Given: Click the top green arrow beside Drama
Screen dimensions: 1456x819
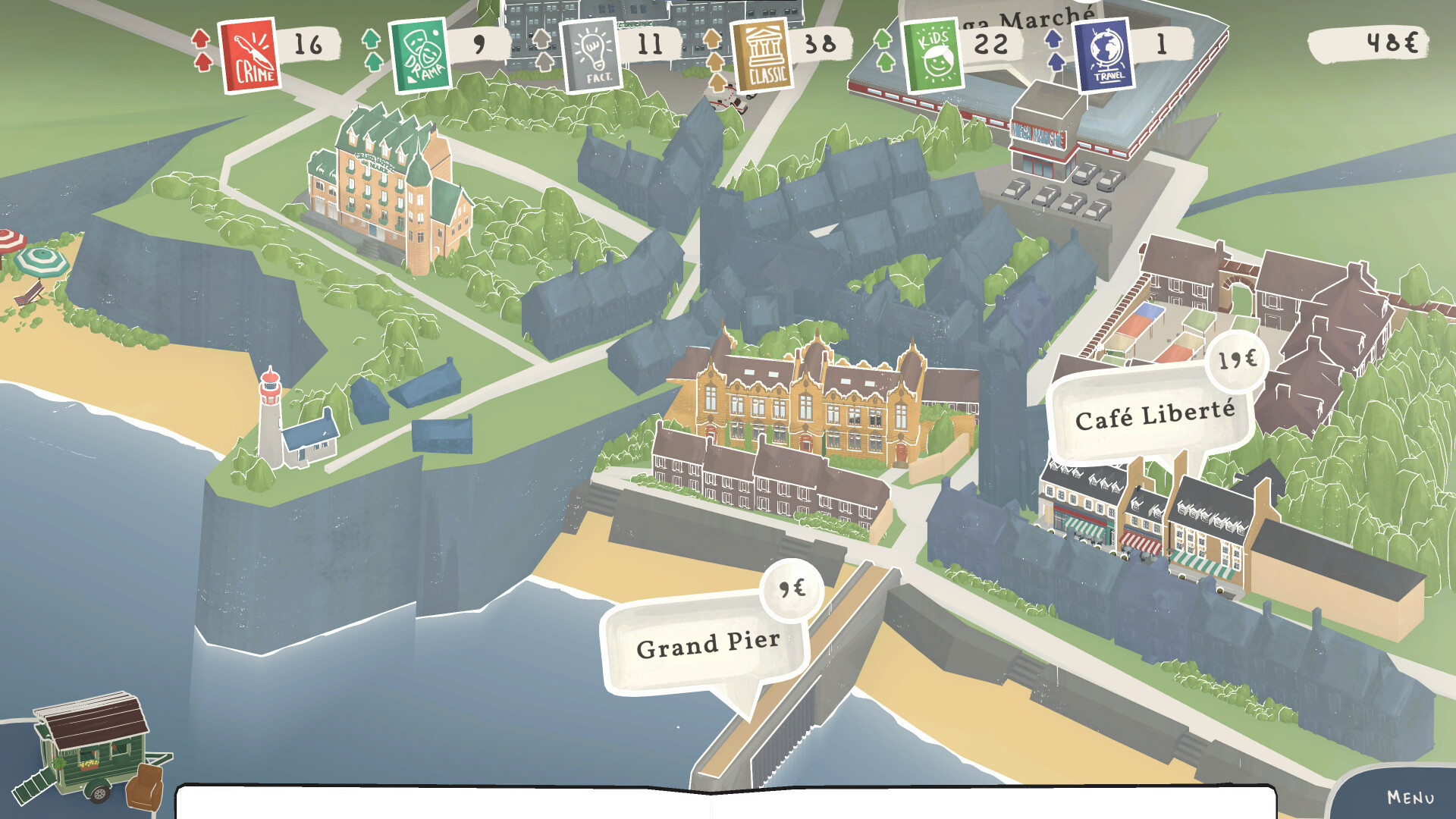Looking at the screenshot, I should pos(370,38).
